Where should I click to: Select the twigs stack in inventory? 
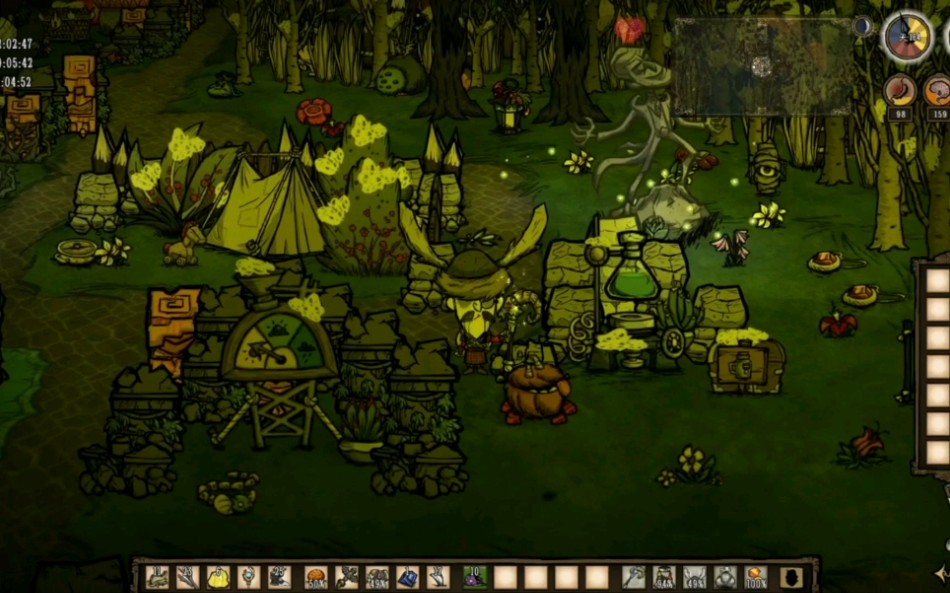click(x=187, y=577)
